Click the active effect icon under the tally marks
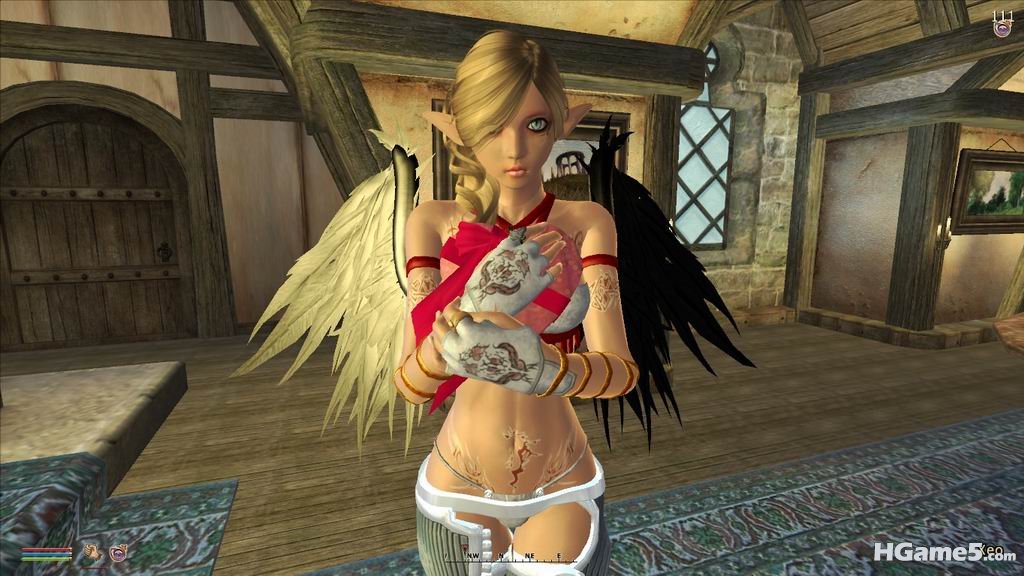Viewport: 1024px width, 576px height. 1001,29
